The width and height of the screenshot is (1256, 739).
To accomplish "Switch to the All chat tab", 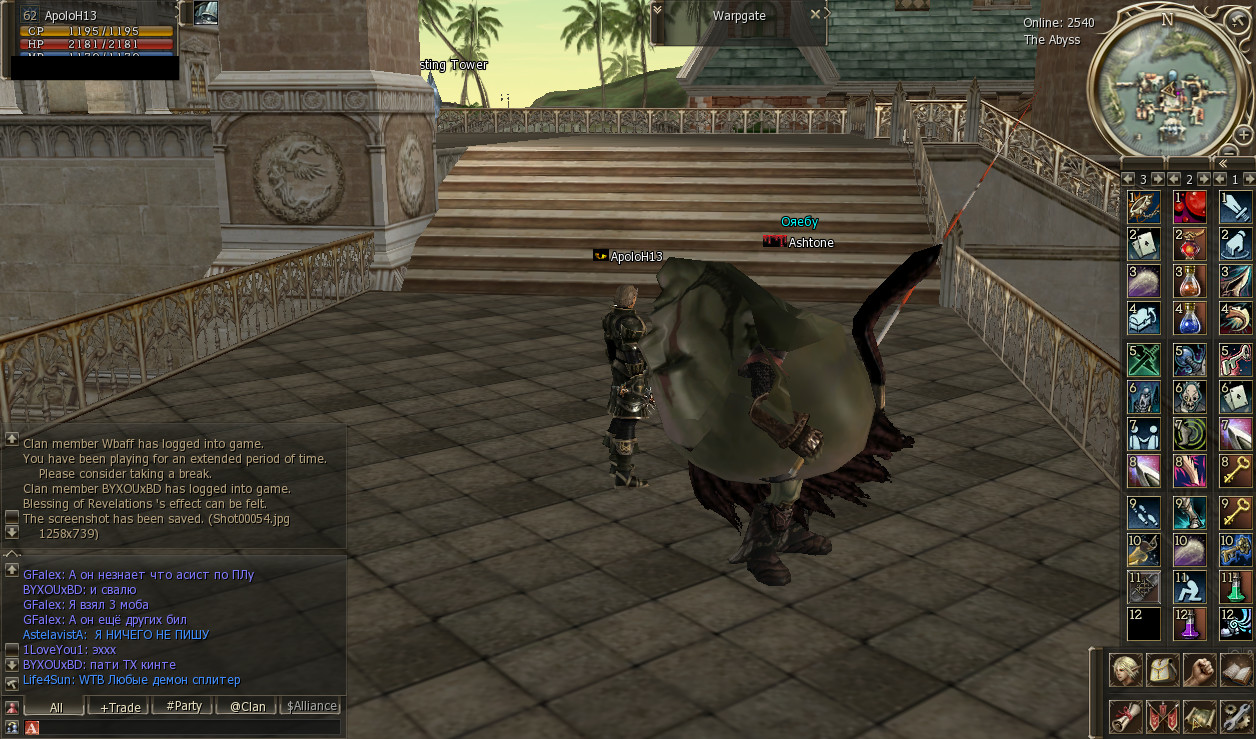I will tap(56, 706).
